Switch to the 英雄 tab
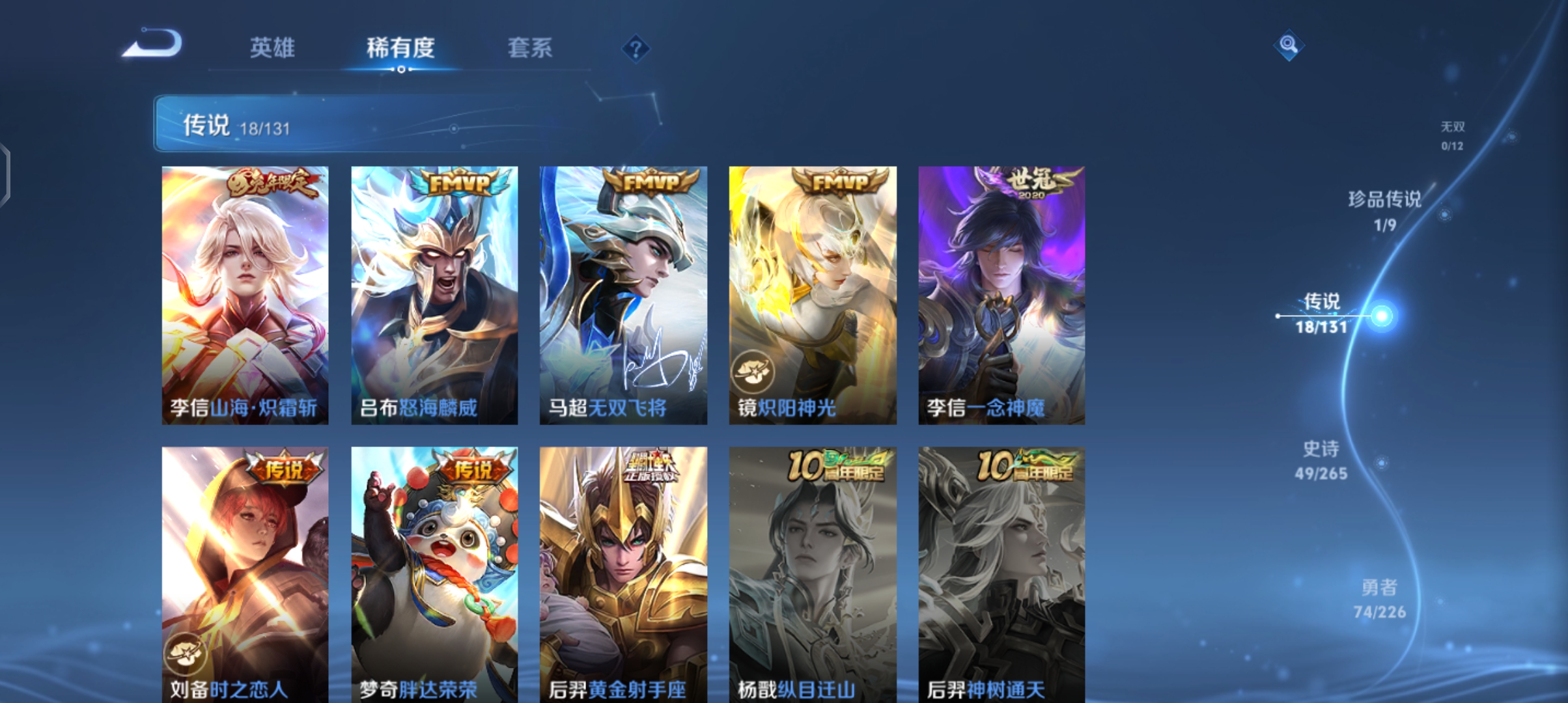Screen dimensions: 1568x703 pos(272,48)
